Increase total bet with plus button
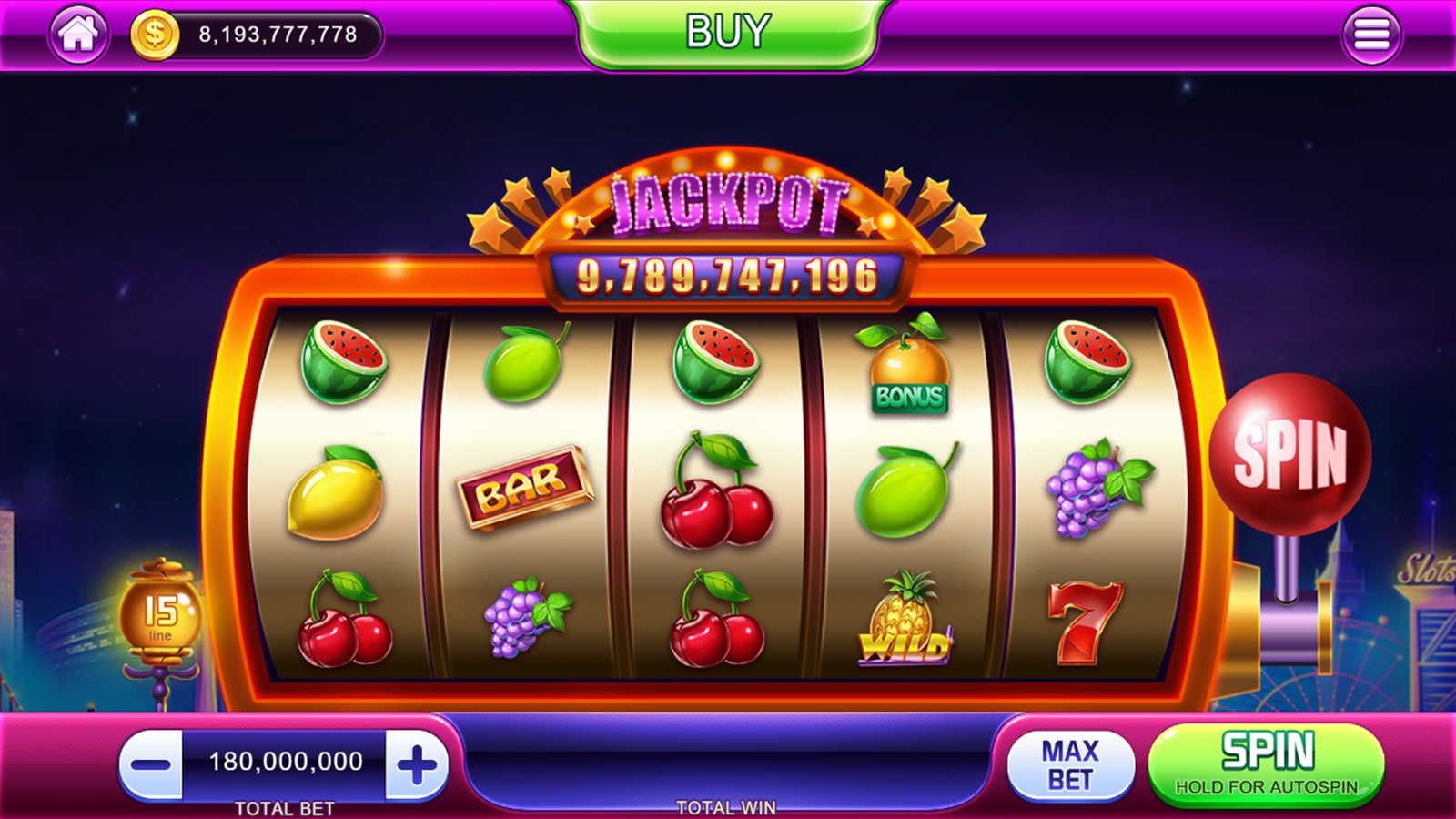The height and width of the screenshot is (819, 1456). pyautogui.click(x=418, y=764)
